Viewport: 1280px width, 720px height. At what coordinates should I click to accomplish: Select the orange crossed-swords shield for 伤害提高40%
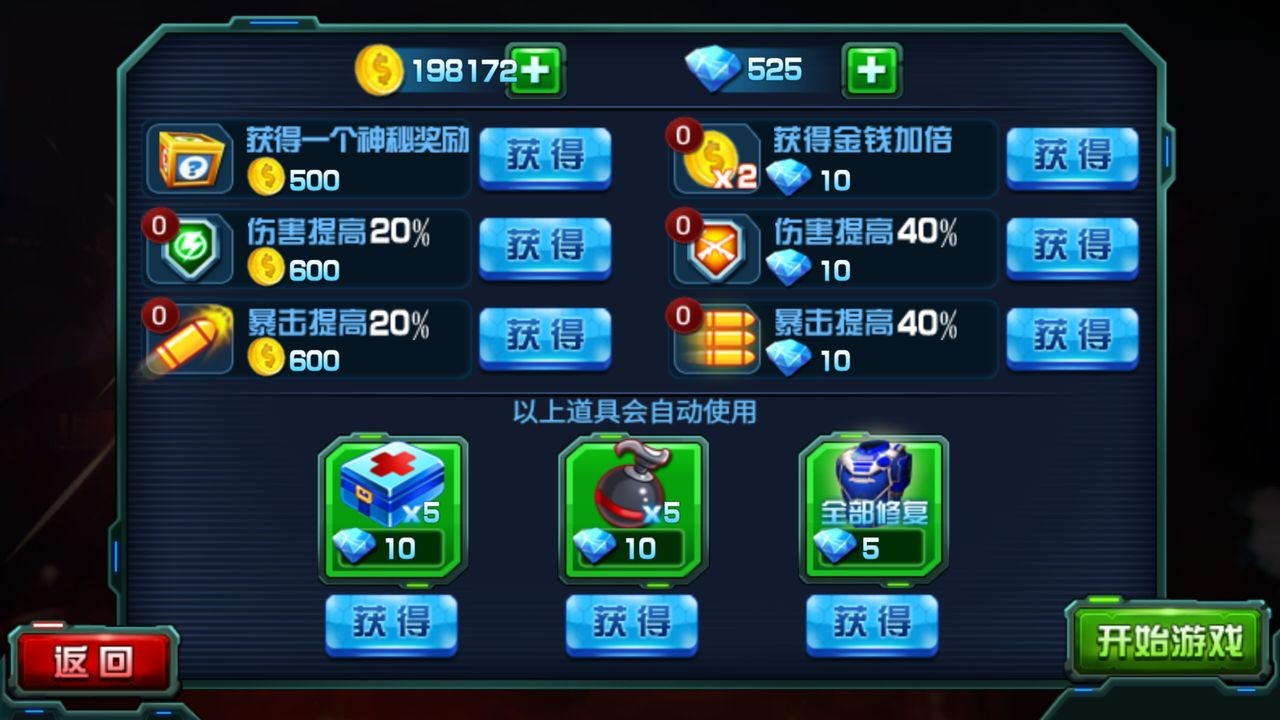(x=716, y=248)
